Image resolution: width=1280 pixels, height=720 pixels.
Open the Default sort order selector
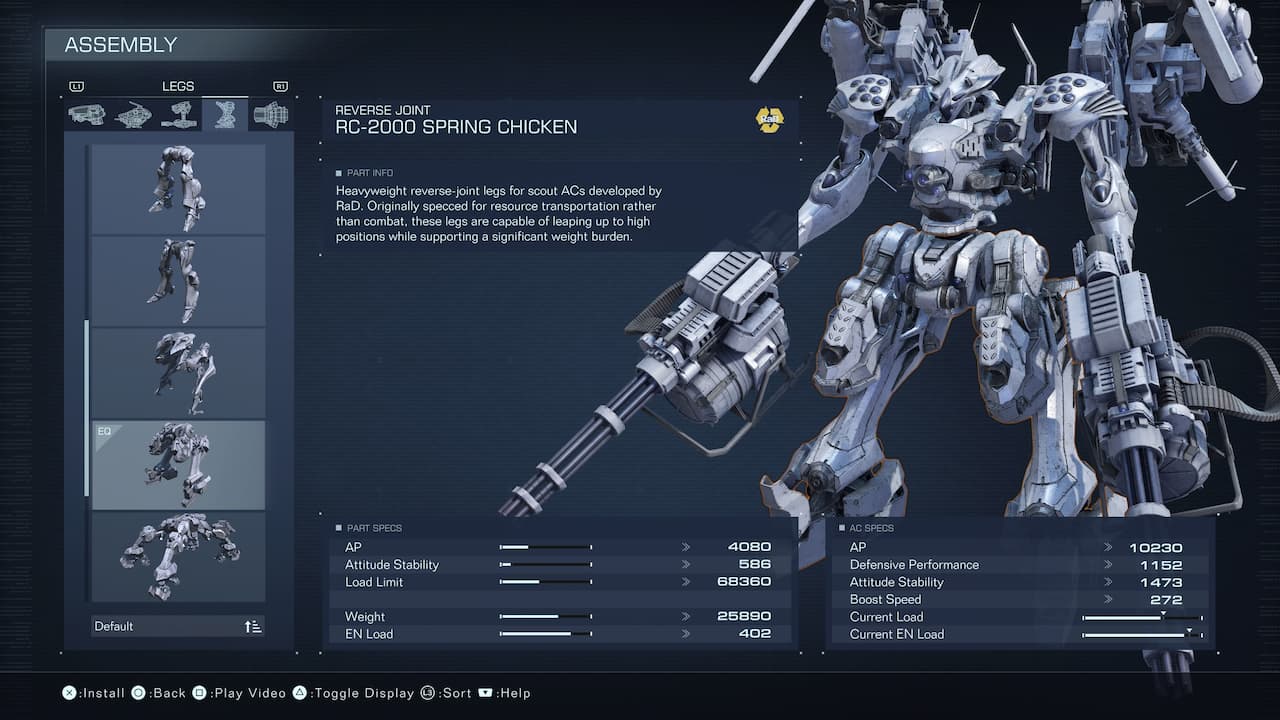[x=178, y=626]
